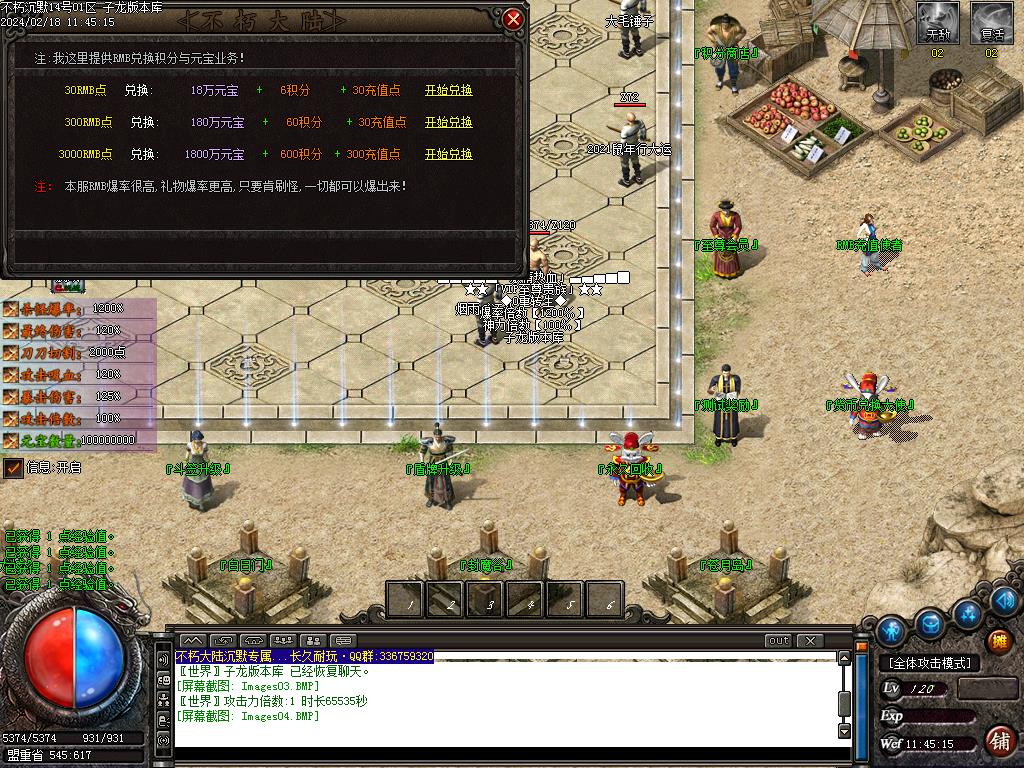This screenshot has width=1024, height=768.
Task: Select hotbar slot number 6
Action: coord(606,600)
